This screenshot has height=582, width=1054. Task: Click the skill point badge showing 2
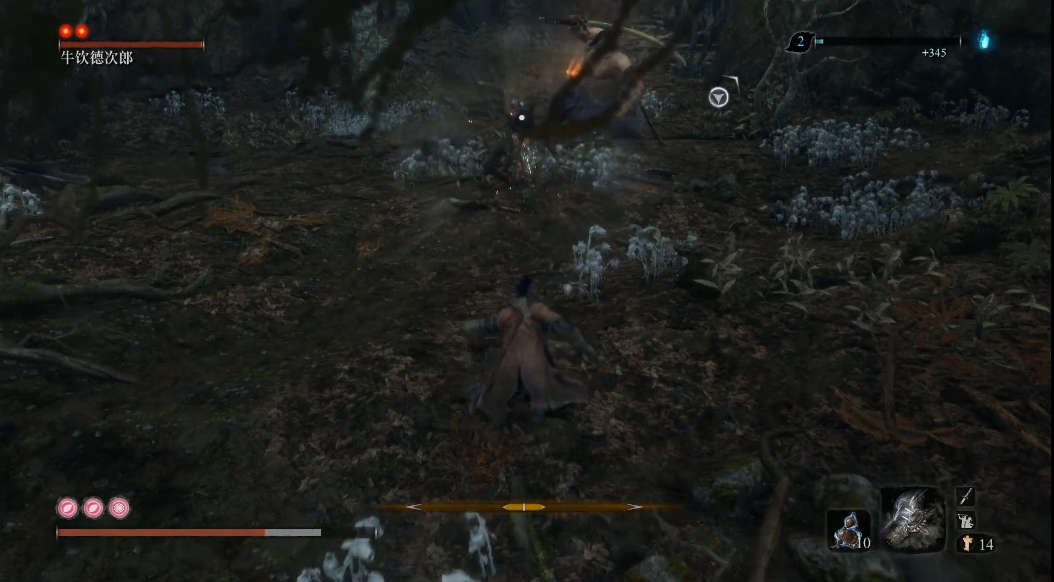pyautogui.click(x=800, y=41)
